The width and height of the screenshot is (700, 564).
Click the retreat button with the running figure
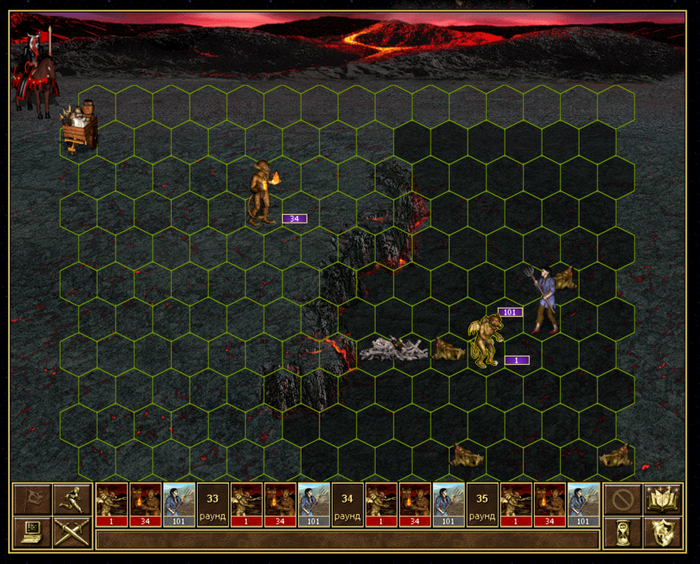(72, 498)
